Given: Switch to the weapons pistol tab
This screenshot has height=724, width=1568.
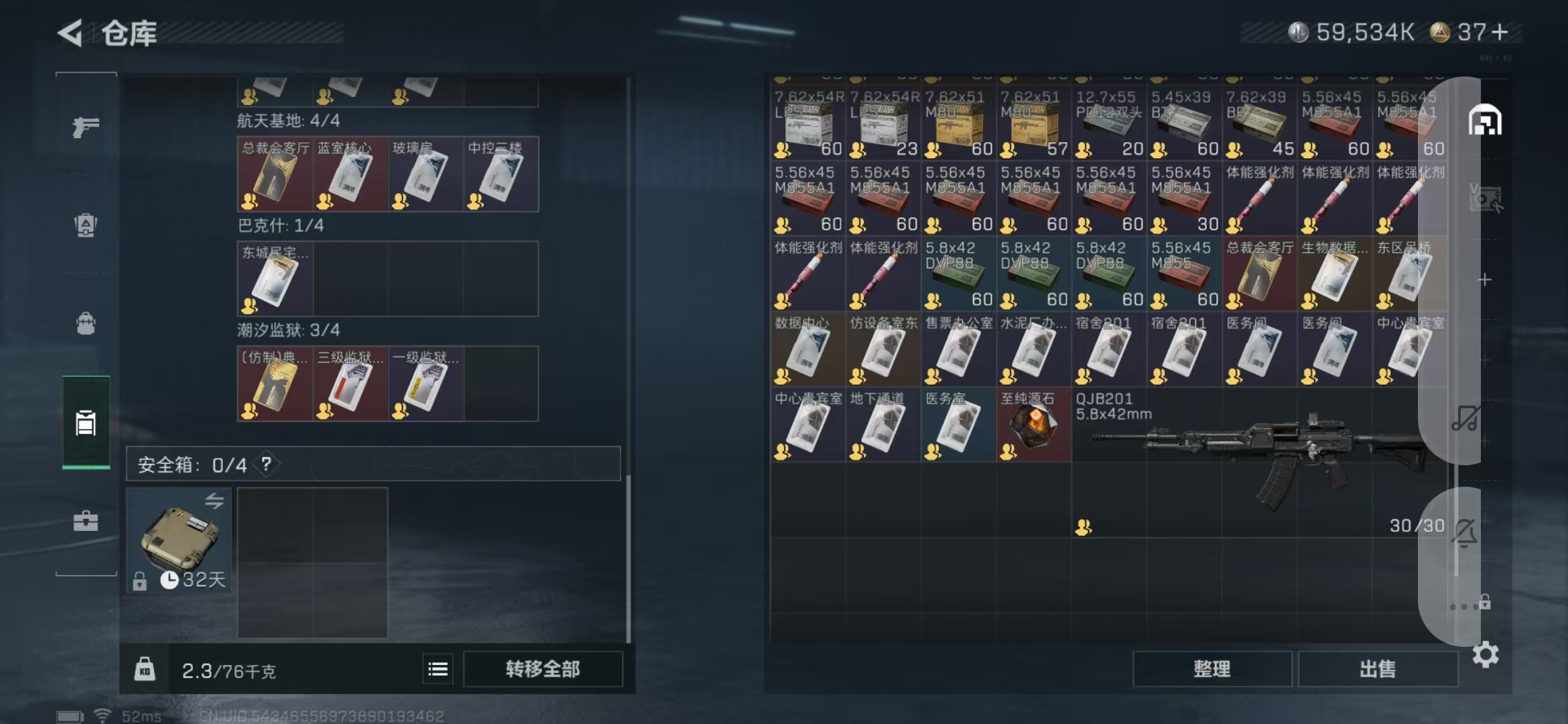Looking at the screenshot, I should 86,127.
